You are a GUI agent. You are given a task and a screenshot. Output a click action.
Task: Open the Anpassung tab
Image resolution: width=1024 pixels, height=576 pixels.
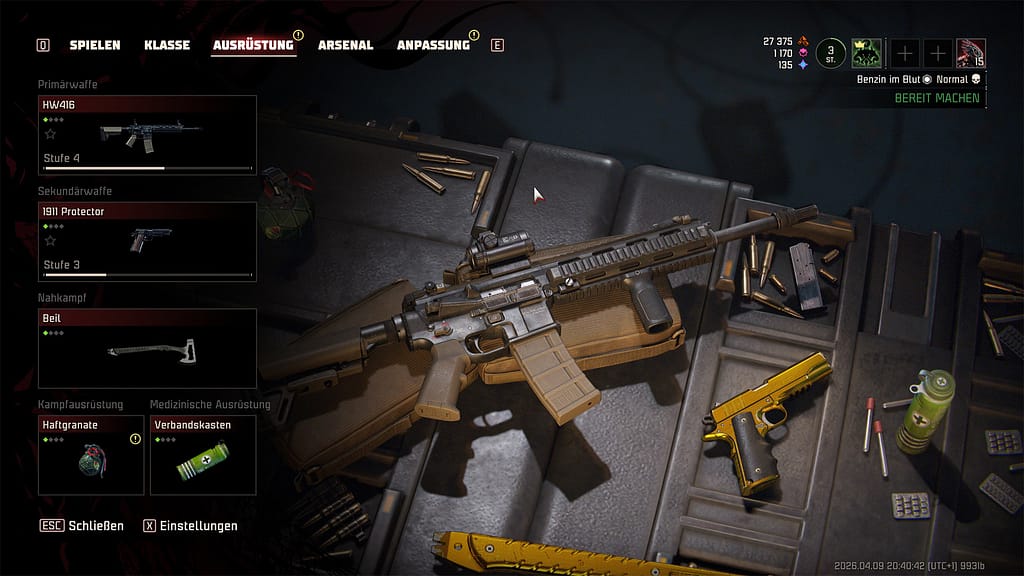click(433, 45)
